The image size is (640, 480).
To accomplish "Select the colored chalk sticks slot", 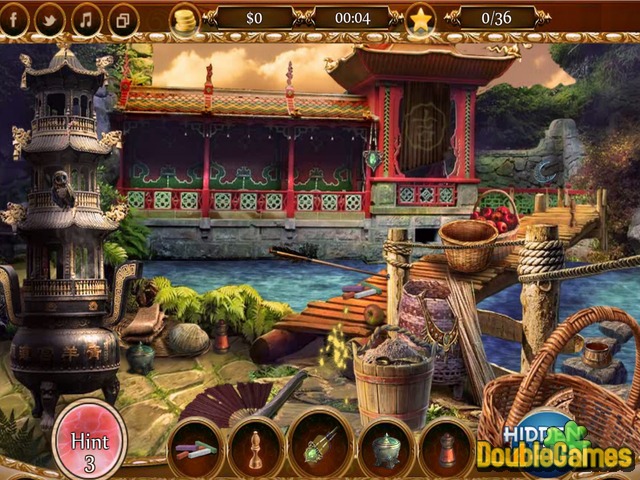I will click(196, 448).
